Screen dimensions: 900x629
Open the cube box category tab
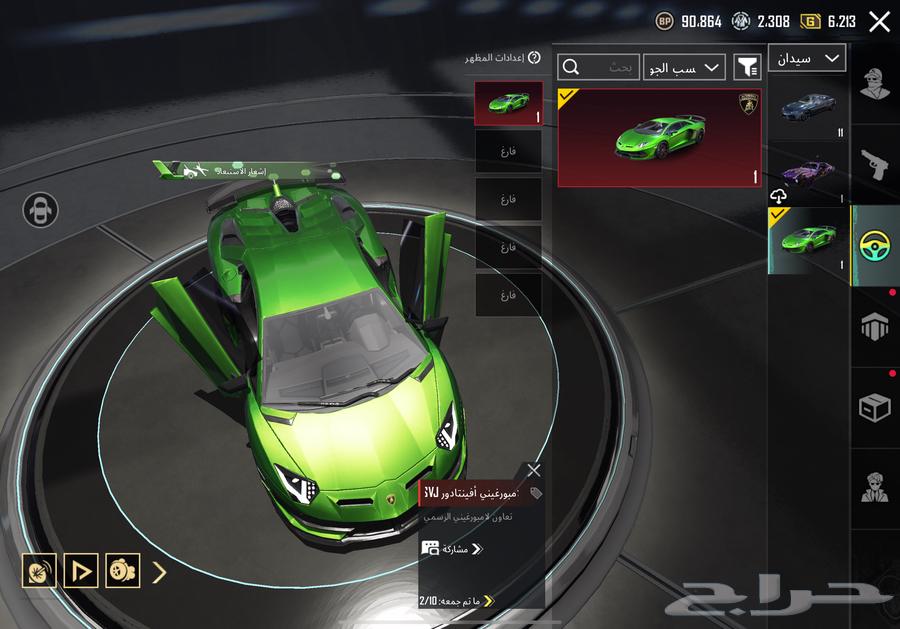(875, 407)
